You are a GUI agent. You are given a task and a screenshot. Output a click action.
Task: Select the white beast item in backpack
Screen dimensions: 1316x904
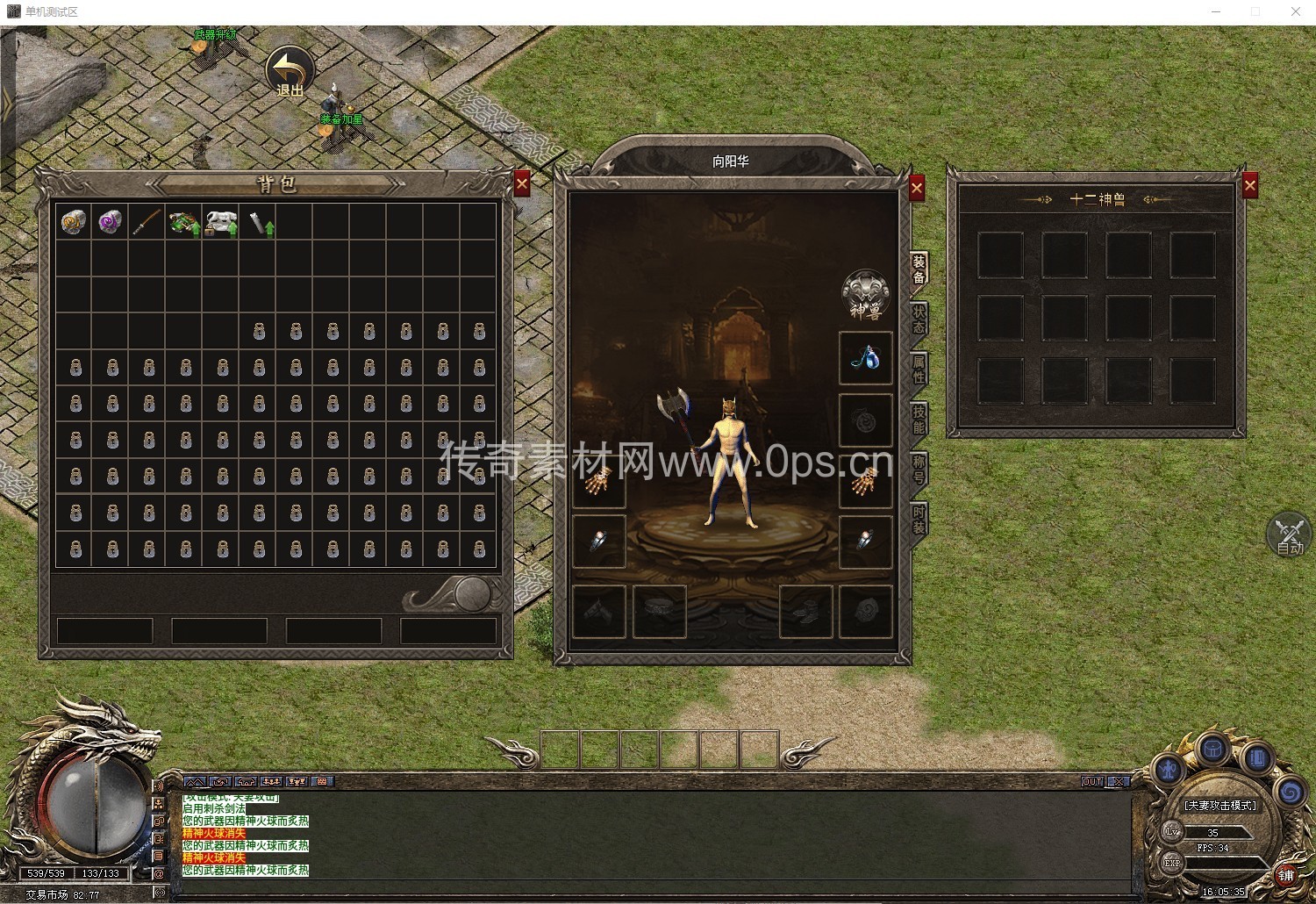pyautogui.click(x=220, y=222)
